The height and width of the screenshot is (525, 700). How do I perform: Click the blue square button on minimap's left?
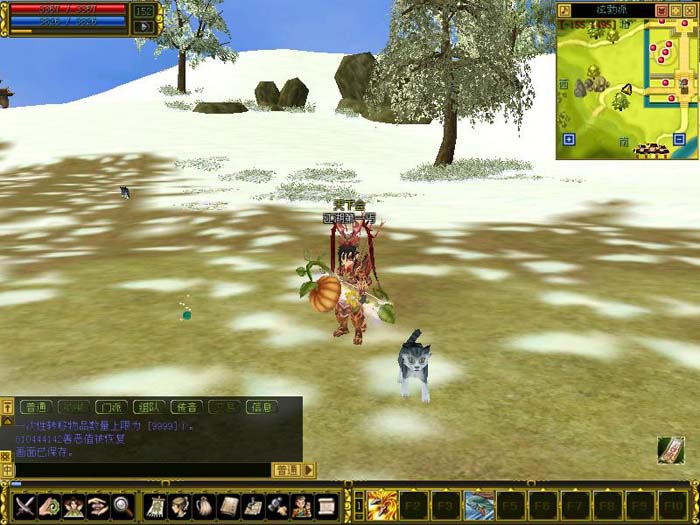(x=568, y=139)
